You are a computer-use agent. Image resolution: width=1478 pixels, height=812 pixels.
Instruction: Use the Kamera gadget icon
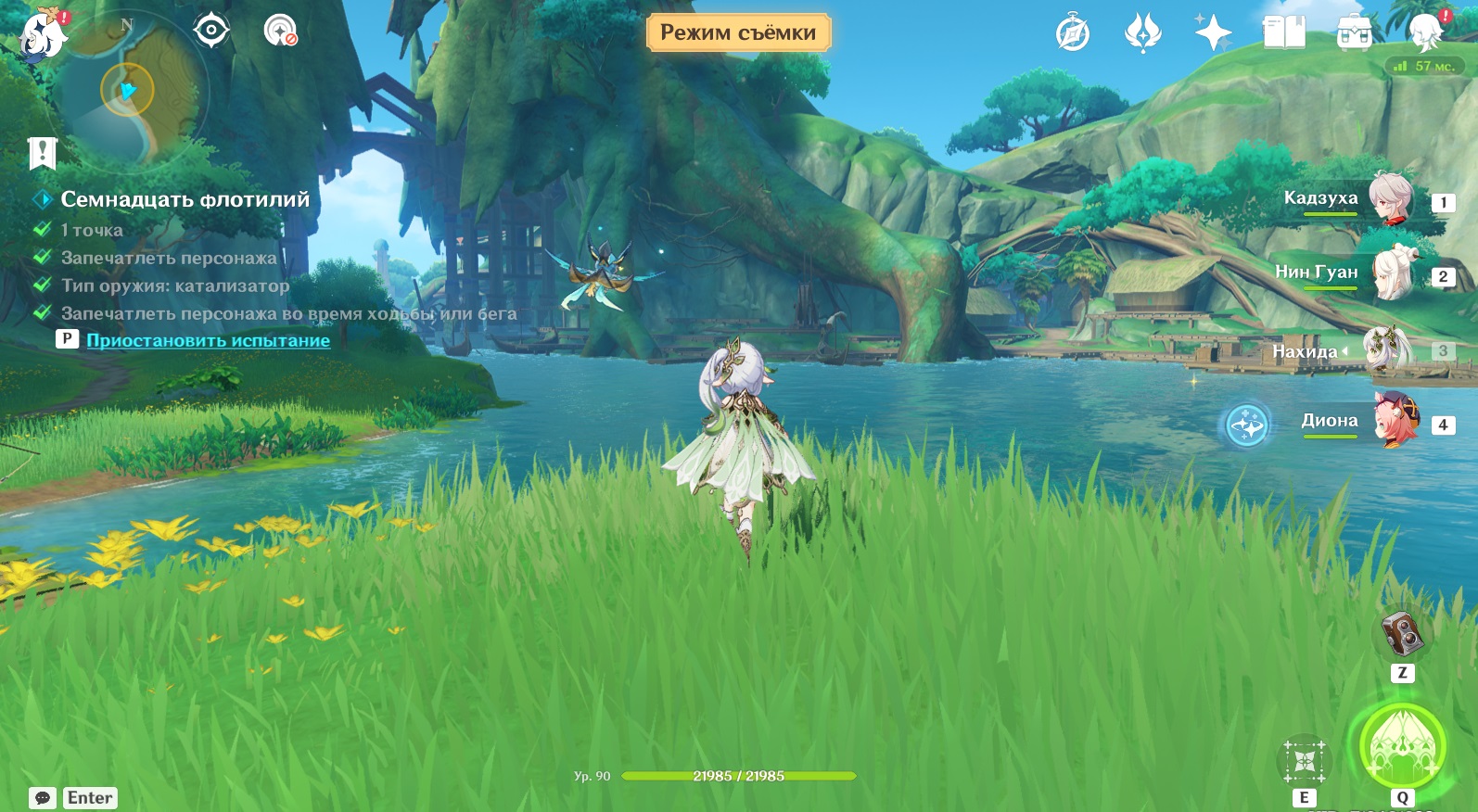(x=1402, y=635)
